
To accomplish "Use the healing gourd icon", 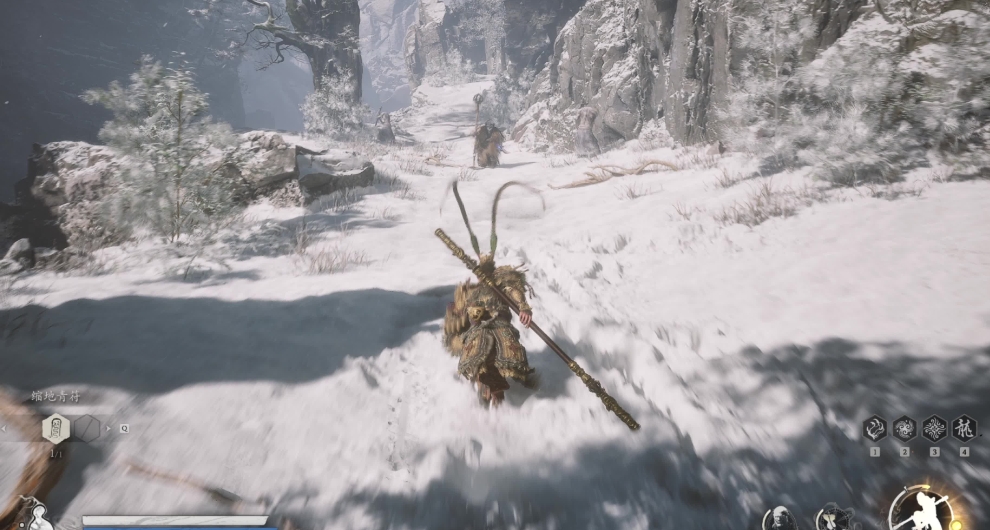I will [x=37, y=516].
